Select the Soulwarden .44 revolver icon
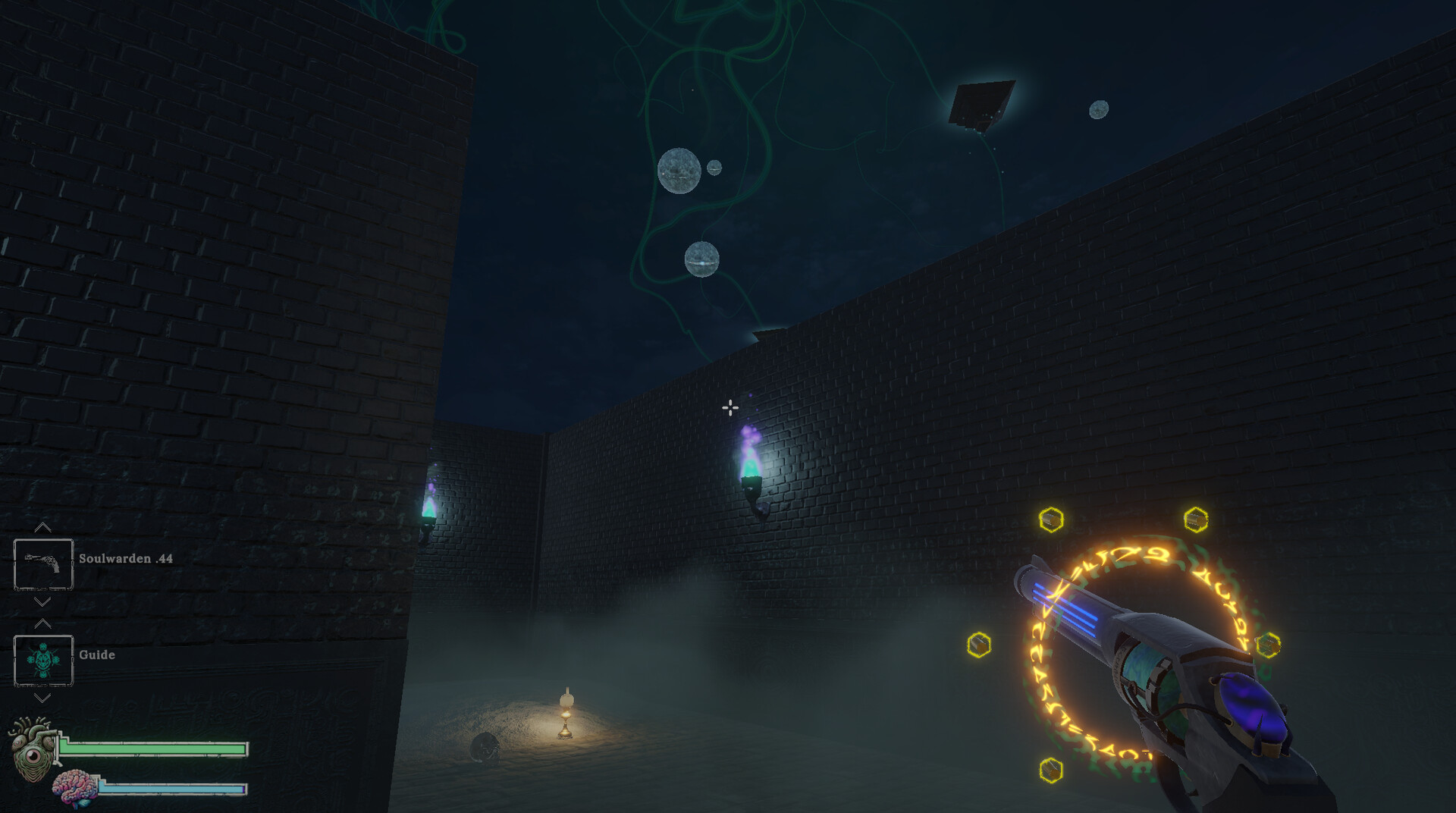This screenshot has width=1456, height=813. point(43,564)
